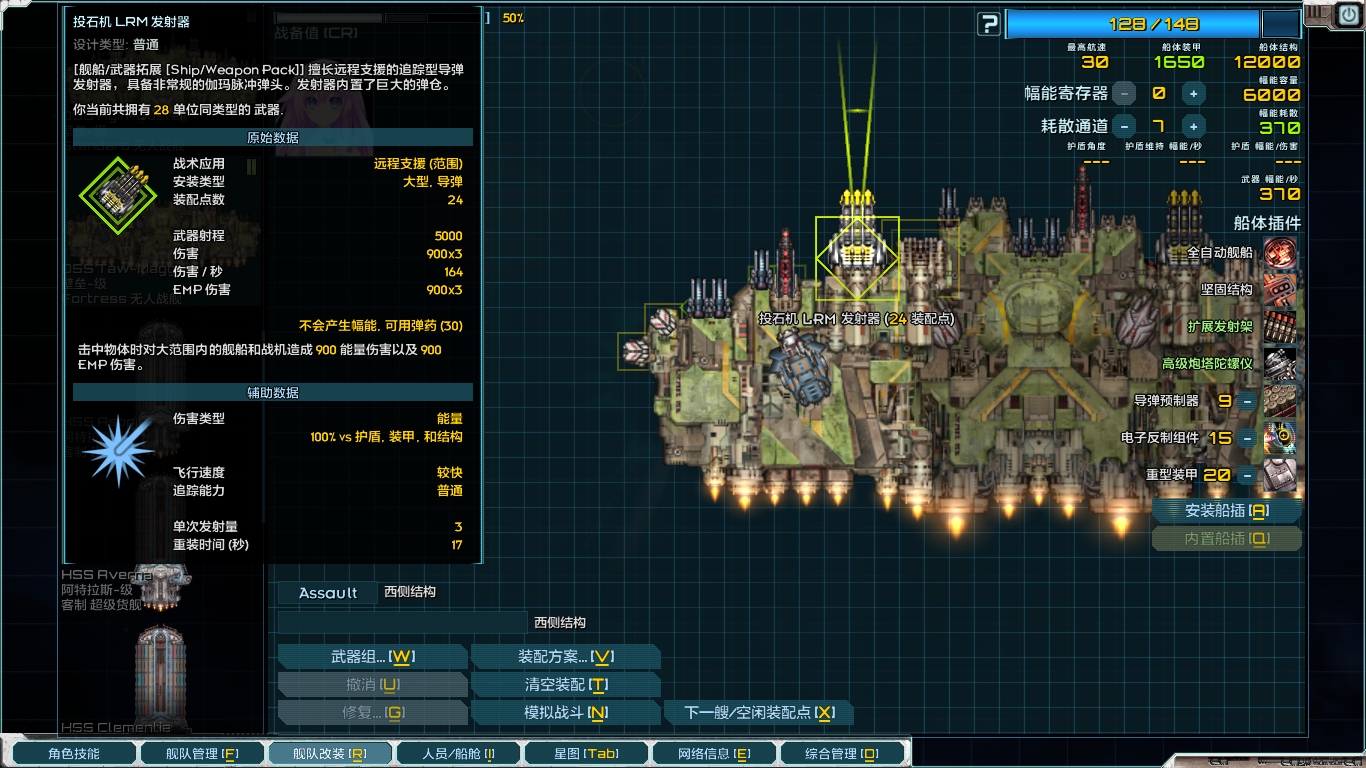This screenshot has width=1366, height=768.
Task: Select the 重型装甲 hullmod icon
Action: tap(1278, 472)
